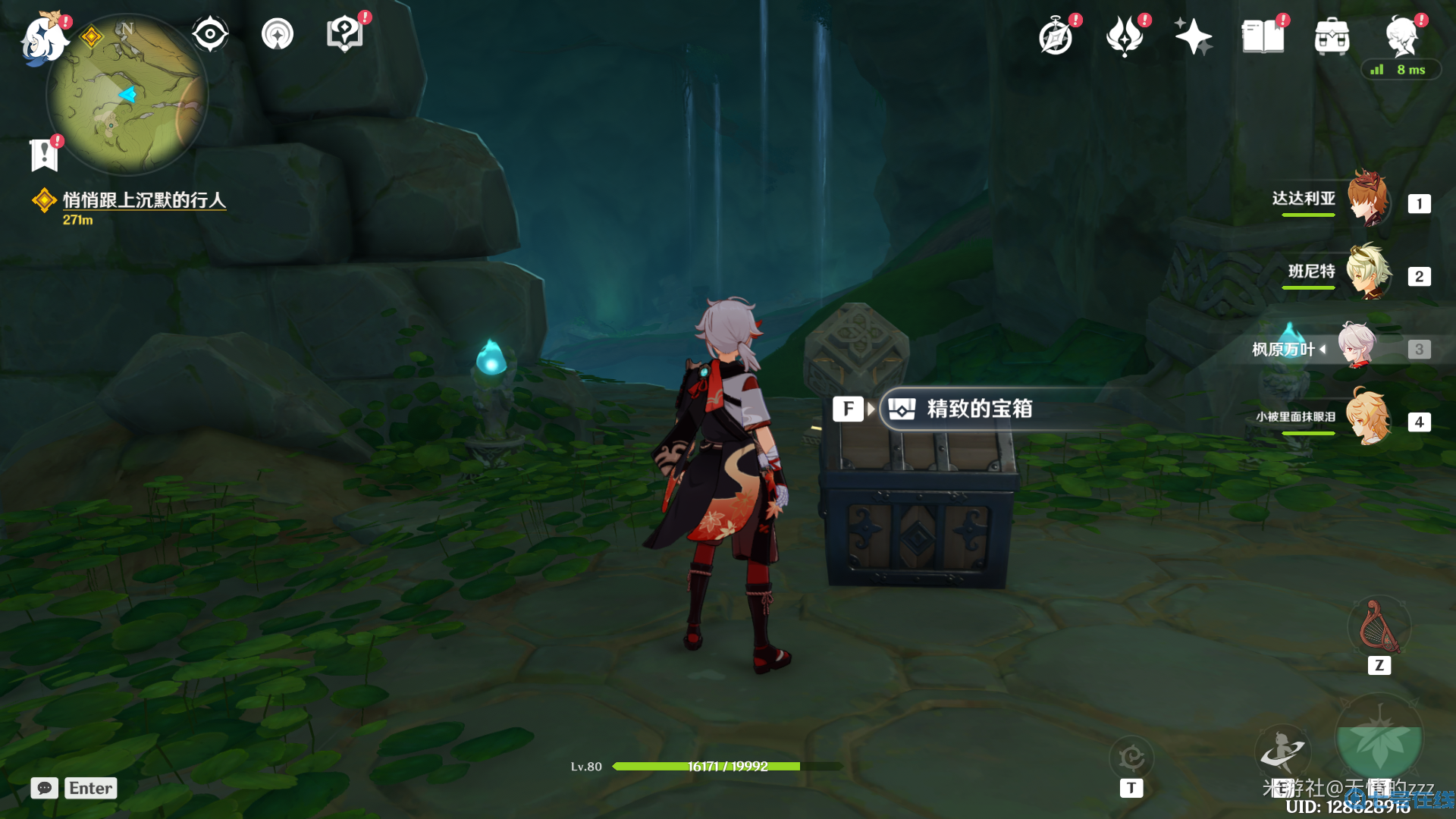1456x819 pixels.
Task: Open the backpack inventory
Action: [x=1332, y=36]
